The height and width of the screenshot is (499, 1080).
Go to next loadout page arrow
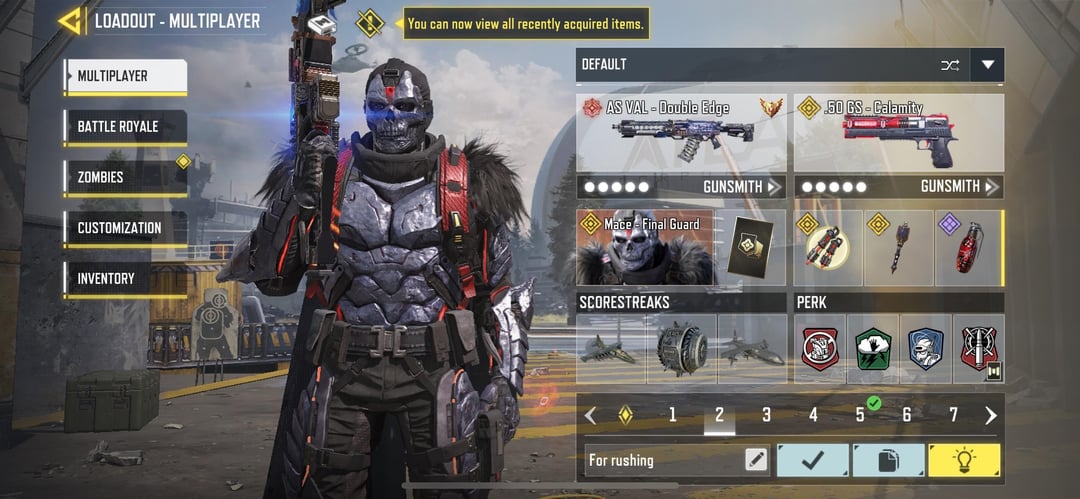(990, 415)
